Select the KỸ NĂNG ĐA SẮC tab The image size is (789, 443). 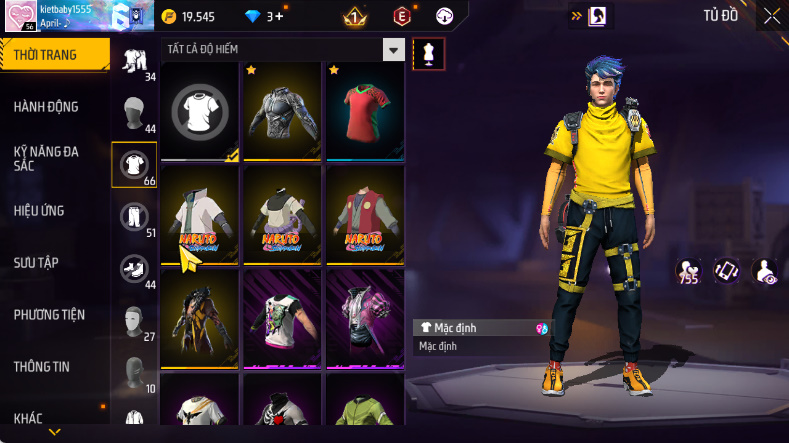(x=46, y=158)
